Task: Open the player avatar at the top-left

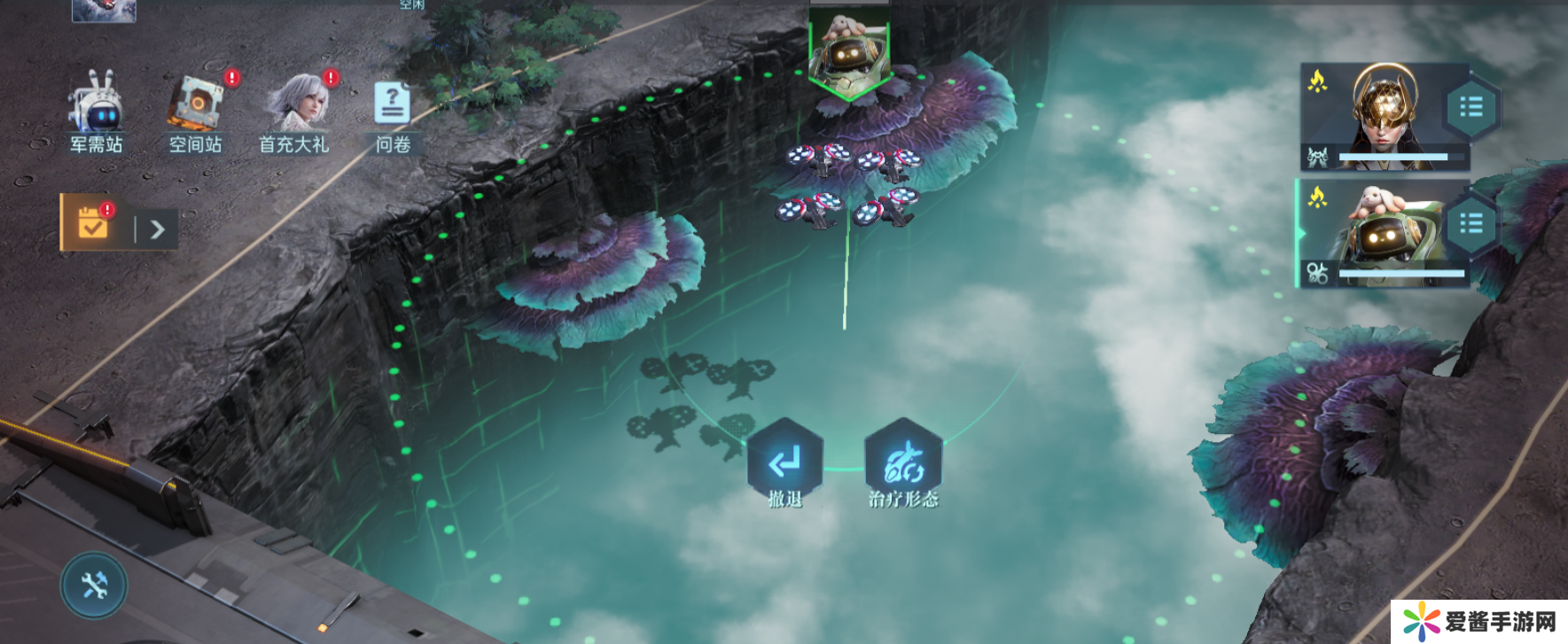Action: pos(104,10)
